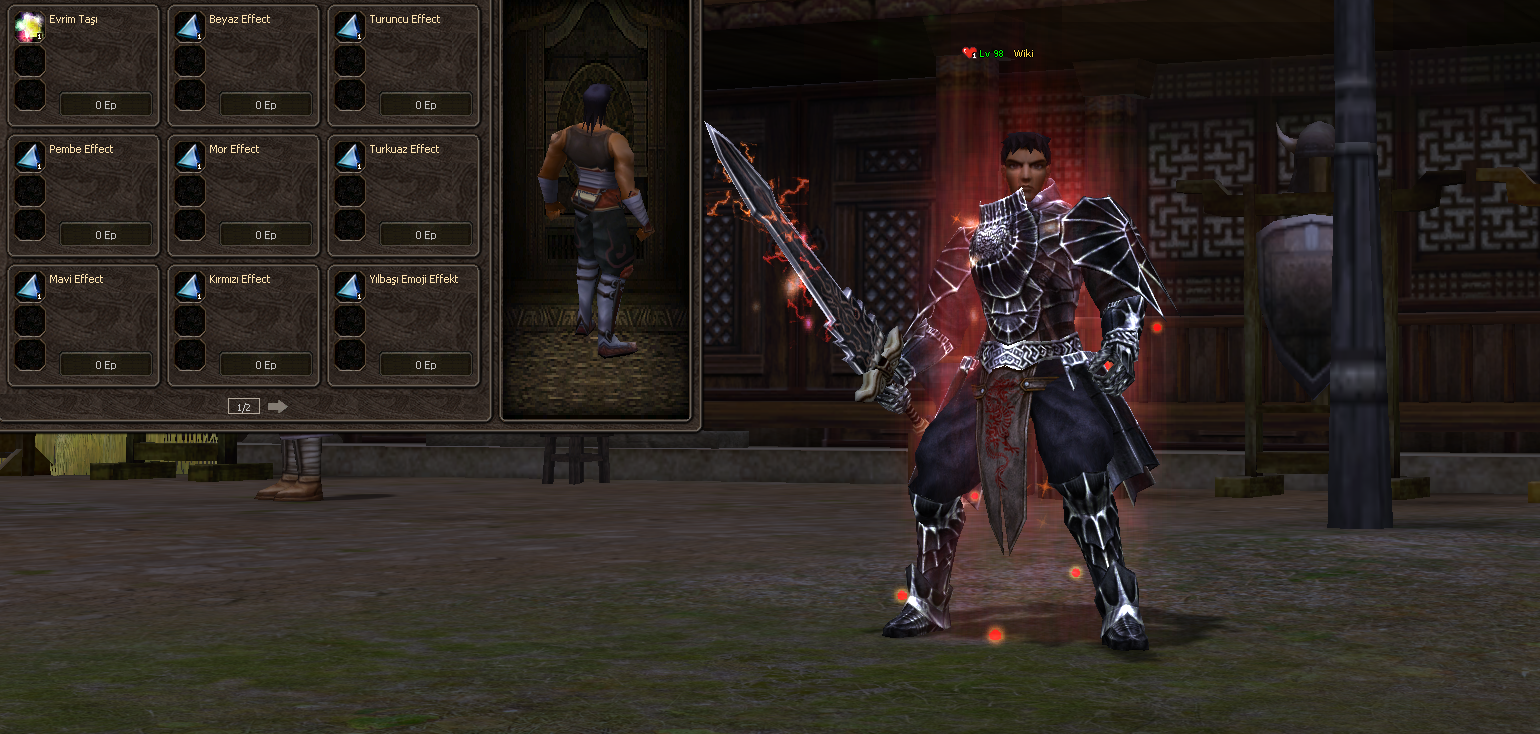Click the 0 Ep button under Mavi Effect

tap(106, 365)
